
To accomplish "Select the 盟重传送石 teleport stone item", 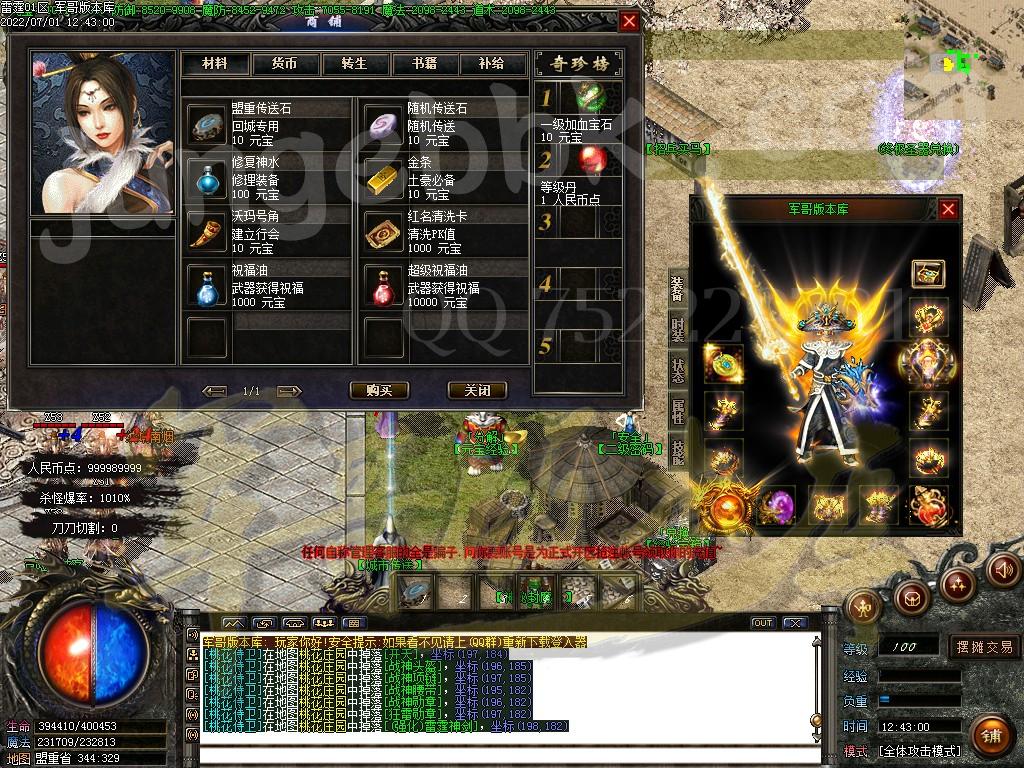I will pyautogui.click(x=207, y=124).
